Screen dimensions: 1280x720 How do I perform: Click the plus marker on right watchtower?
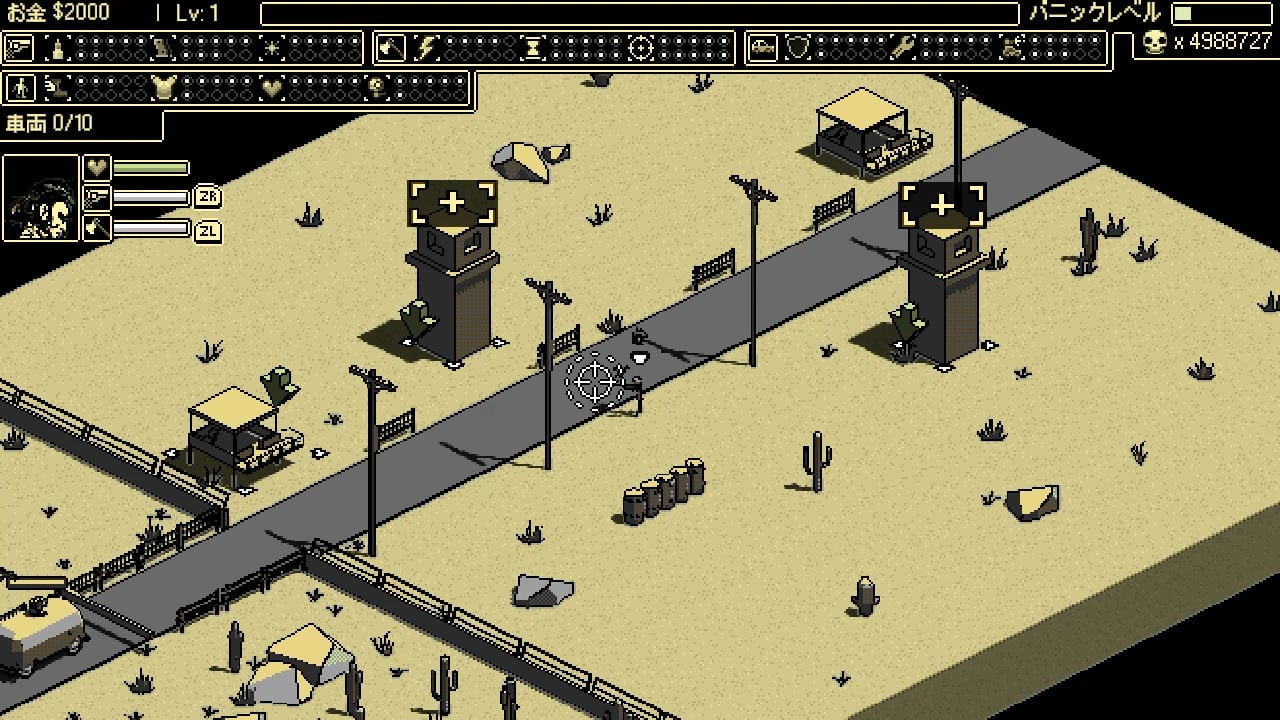point(942,205)
